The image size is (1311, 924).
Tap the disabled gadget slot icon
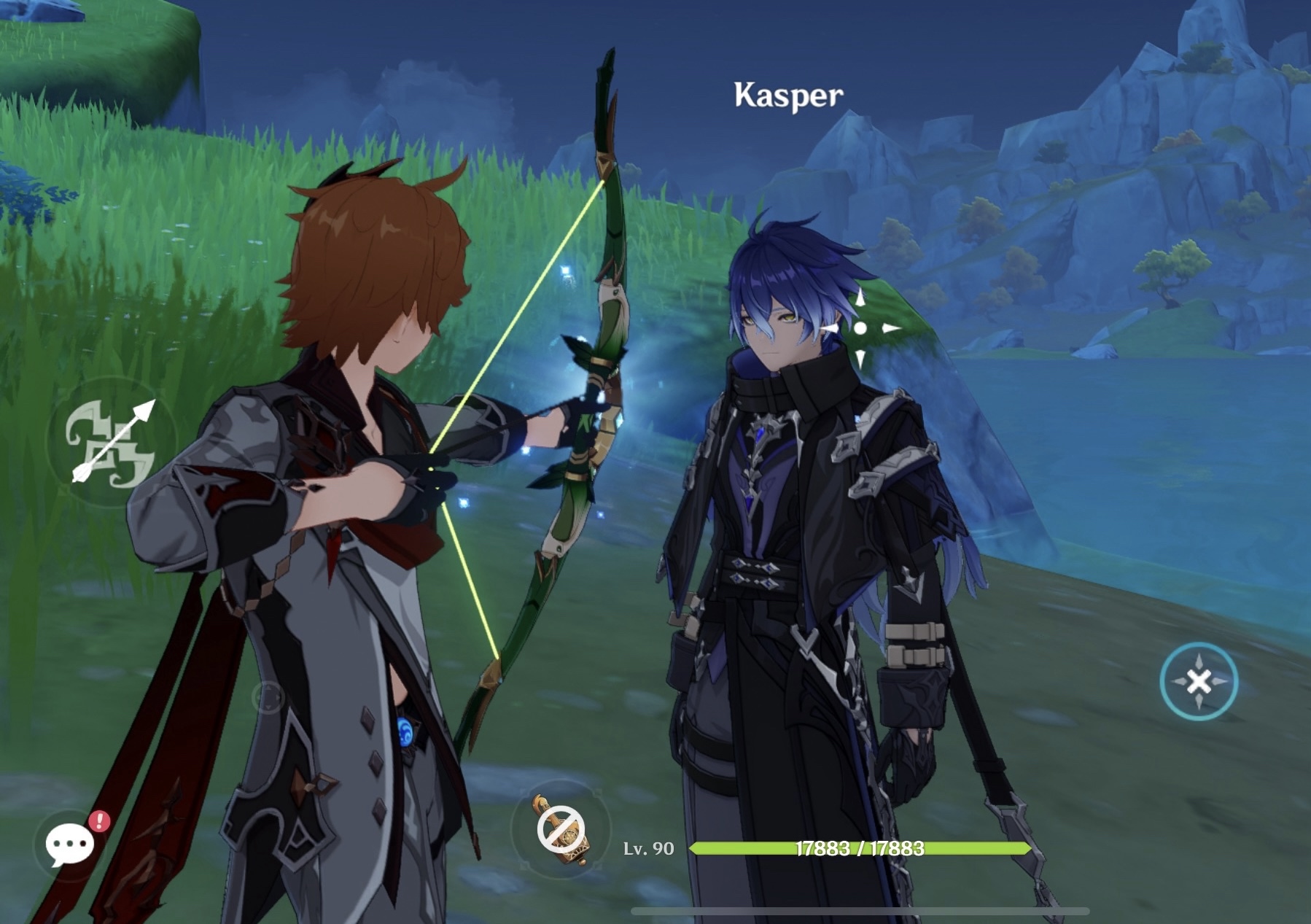click(561, 830)
